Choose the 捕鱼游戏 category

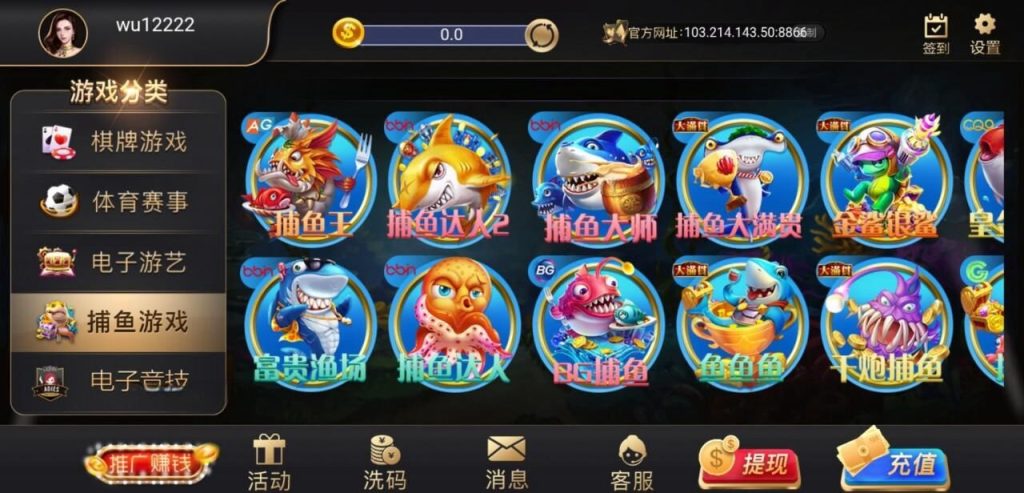point(118,322)
